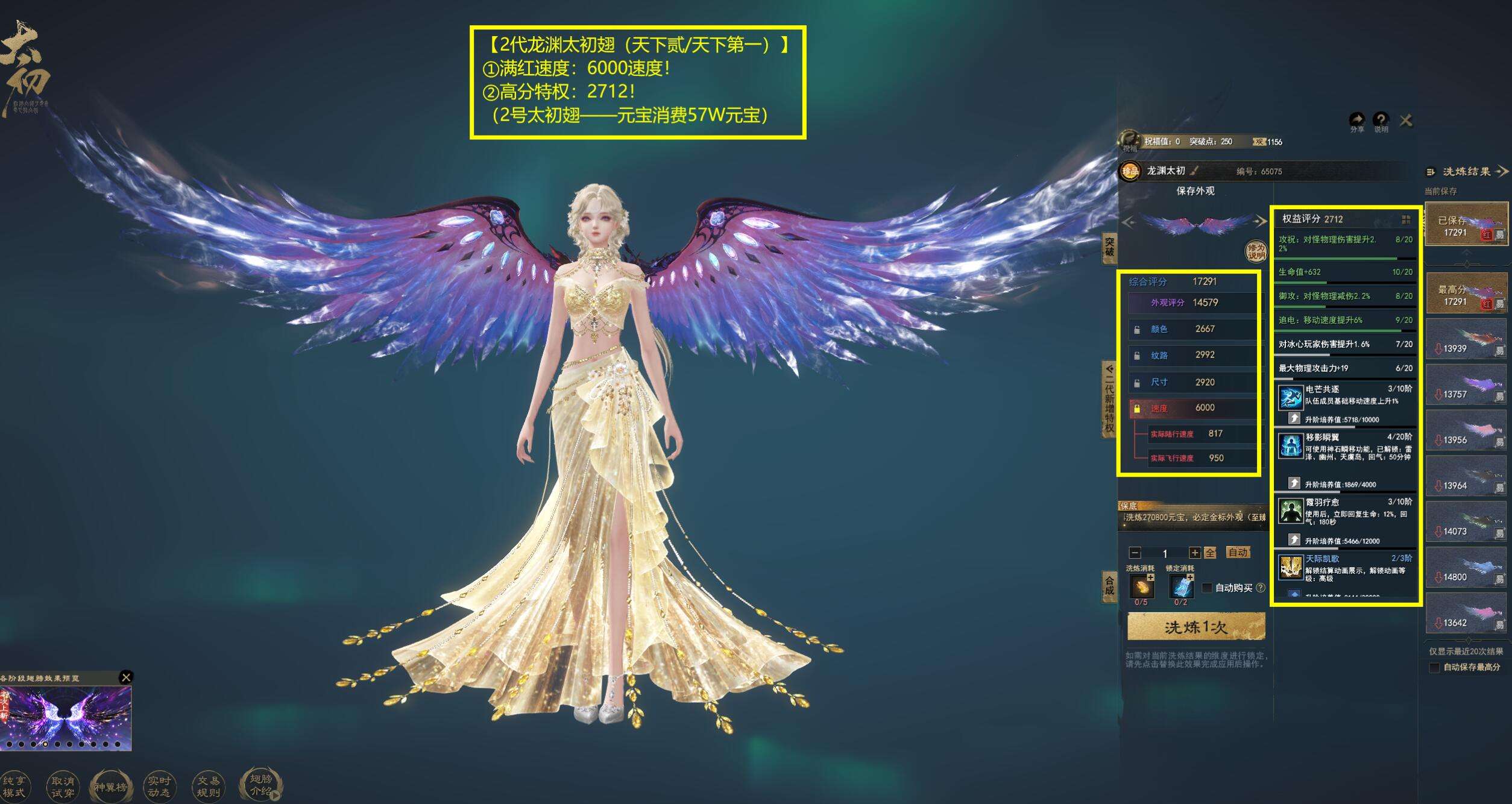The height and width of the screenshot is (804, 1512).
Task: Select the 最高分 17291 result tile
Action: pyautogui.click(x=1466, y=293)
